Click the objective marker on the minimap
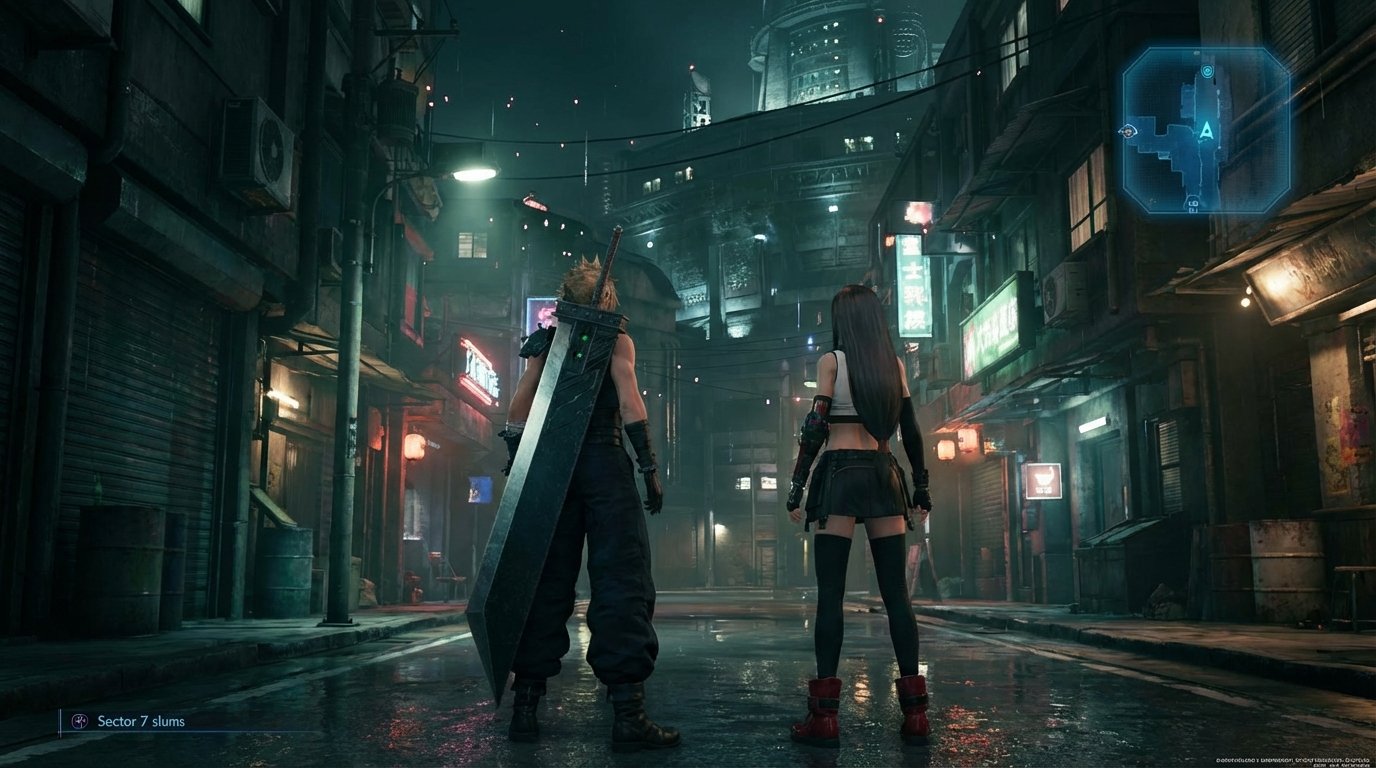The height and width of the screenshot is (768, 1376). click(x=1206, y=71)
